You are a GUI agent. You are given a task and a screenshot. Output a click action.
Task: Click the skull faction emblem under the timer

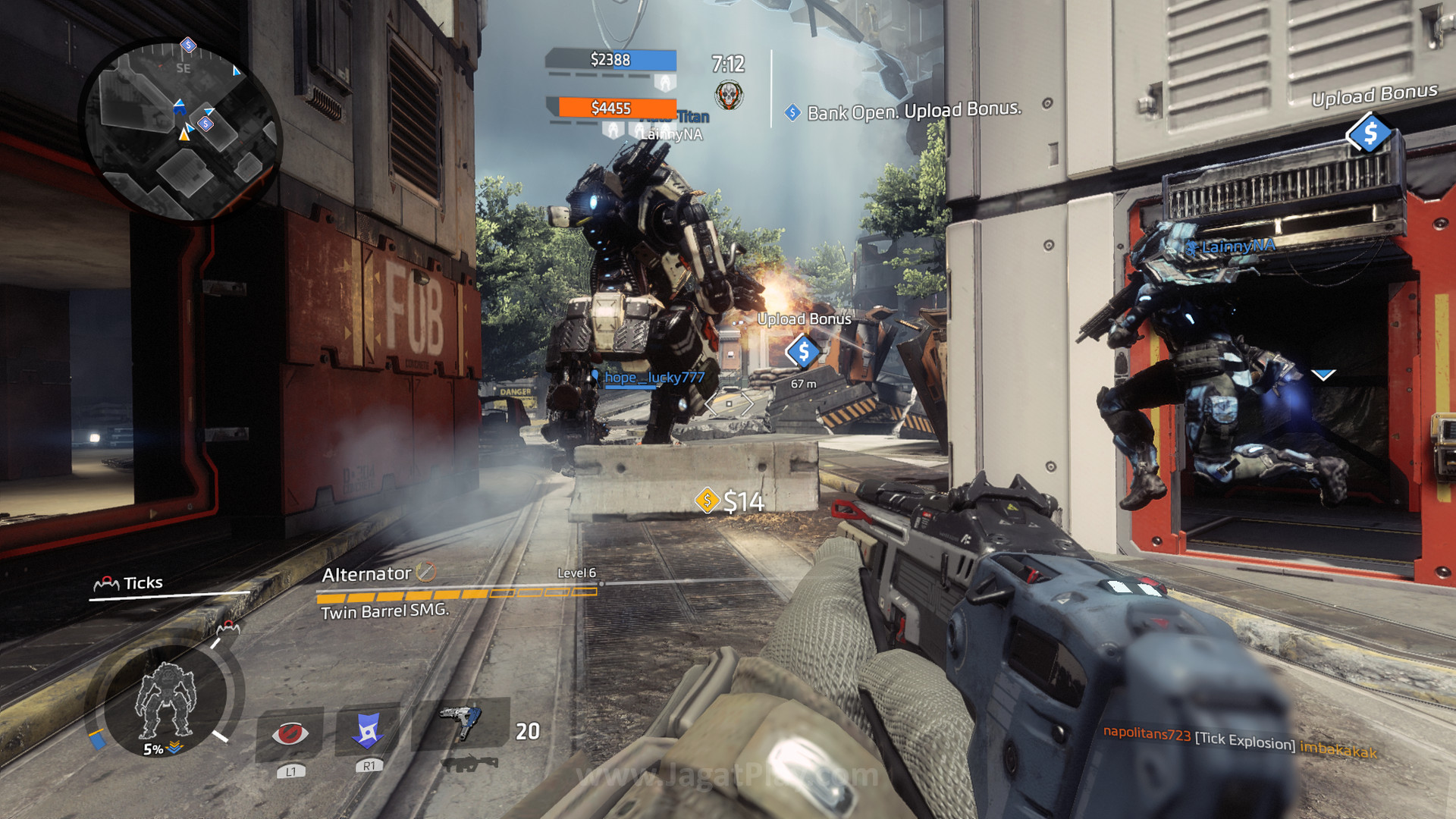tap(729, 96)
